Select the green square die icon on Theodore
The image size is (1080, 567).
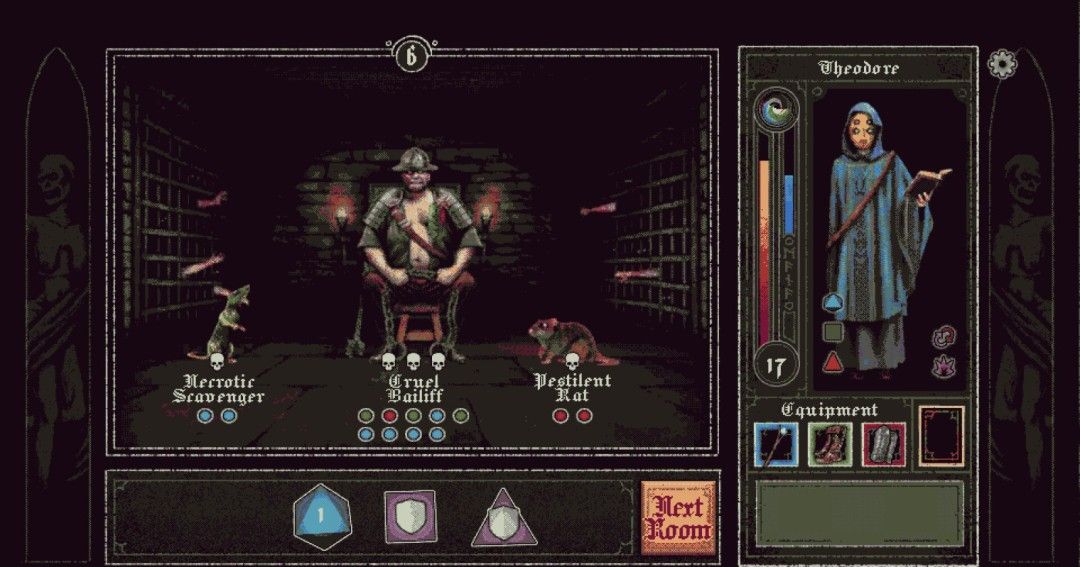pos(832,332)
